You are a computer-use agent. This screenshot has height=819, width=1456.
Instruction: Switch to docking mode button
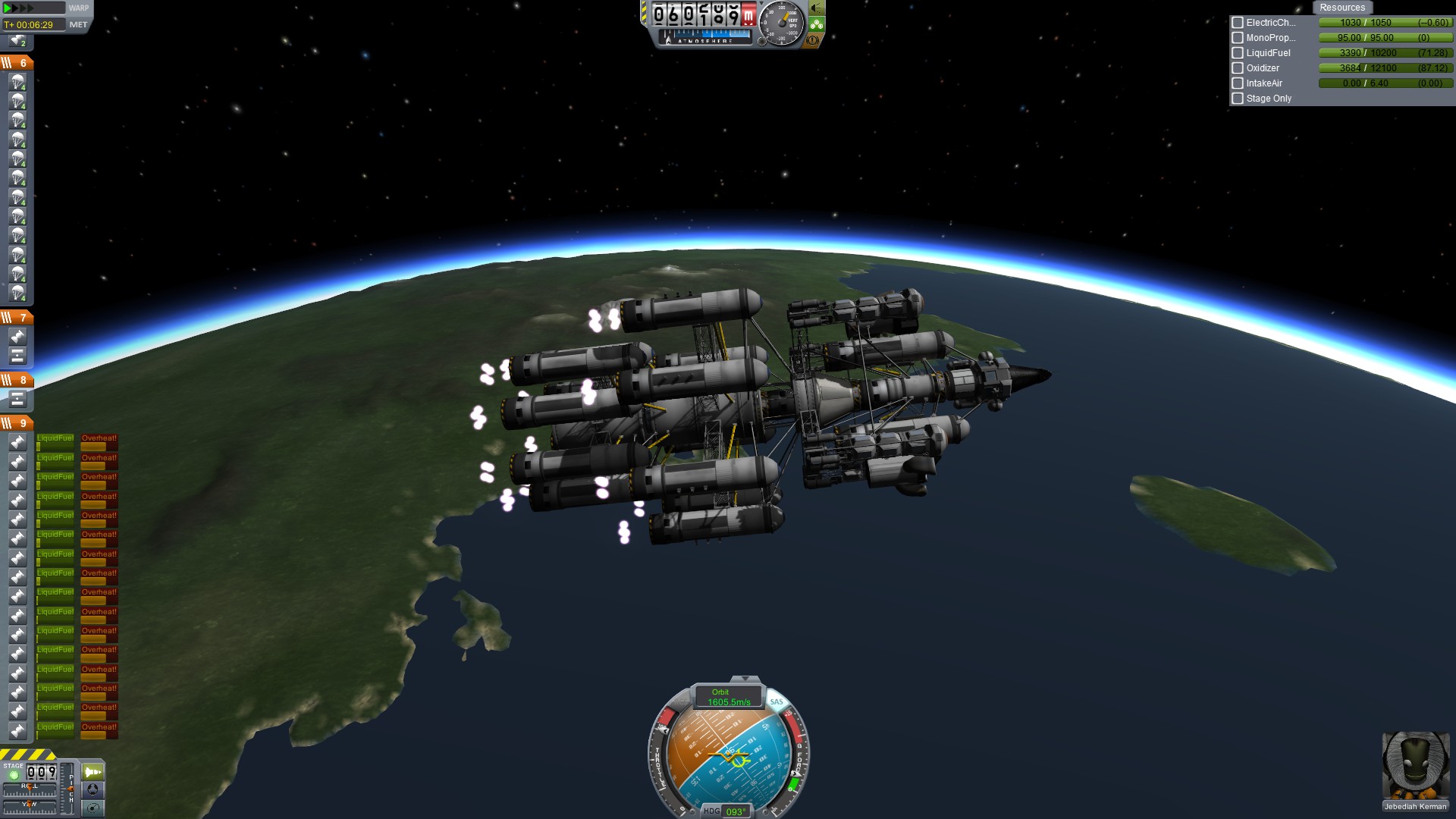tap(93, 789)
